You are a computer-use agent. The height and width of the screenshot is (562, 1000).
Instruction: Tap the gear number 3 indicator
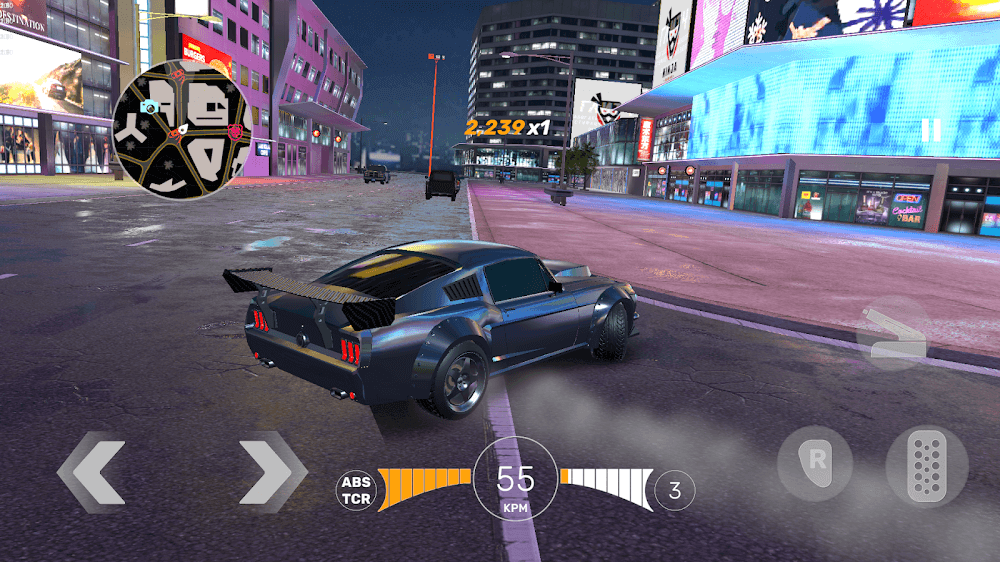[x=675, y=490]
